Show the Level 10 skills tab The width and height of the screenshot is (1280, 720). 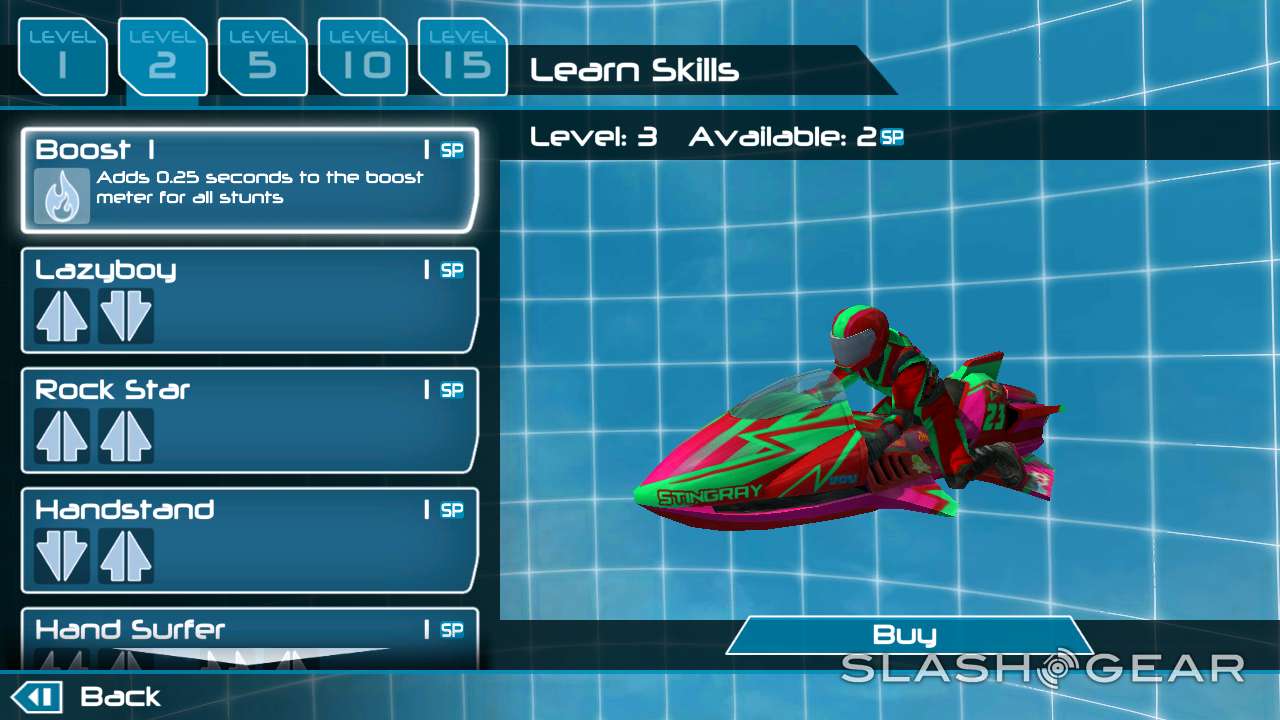pyautogui.click(x=362, y=58)
